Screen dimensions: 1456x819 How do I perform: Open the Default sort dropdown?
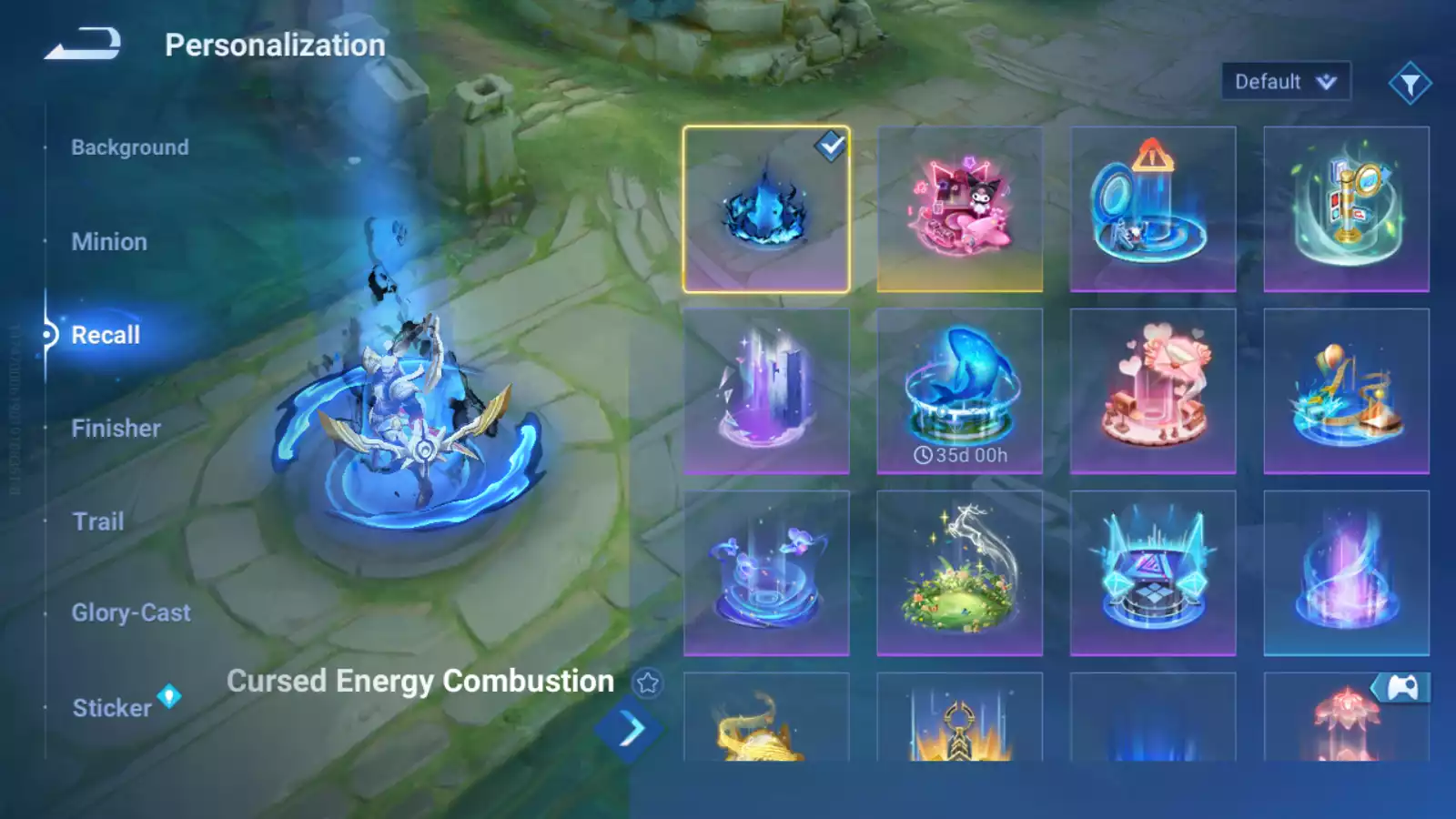pyautogui.click(x=1285, y=82)
